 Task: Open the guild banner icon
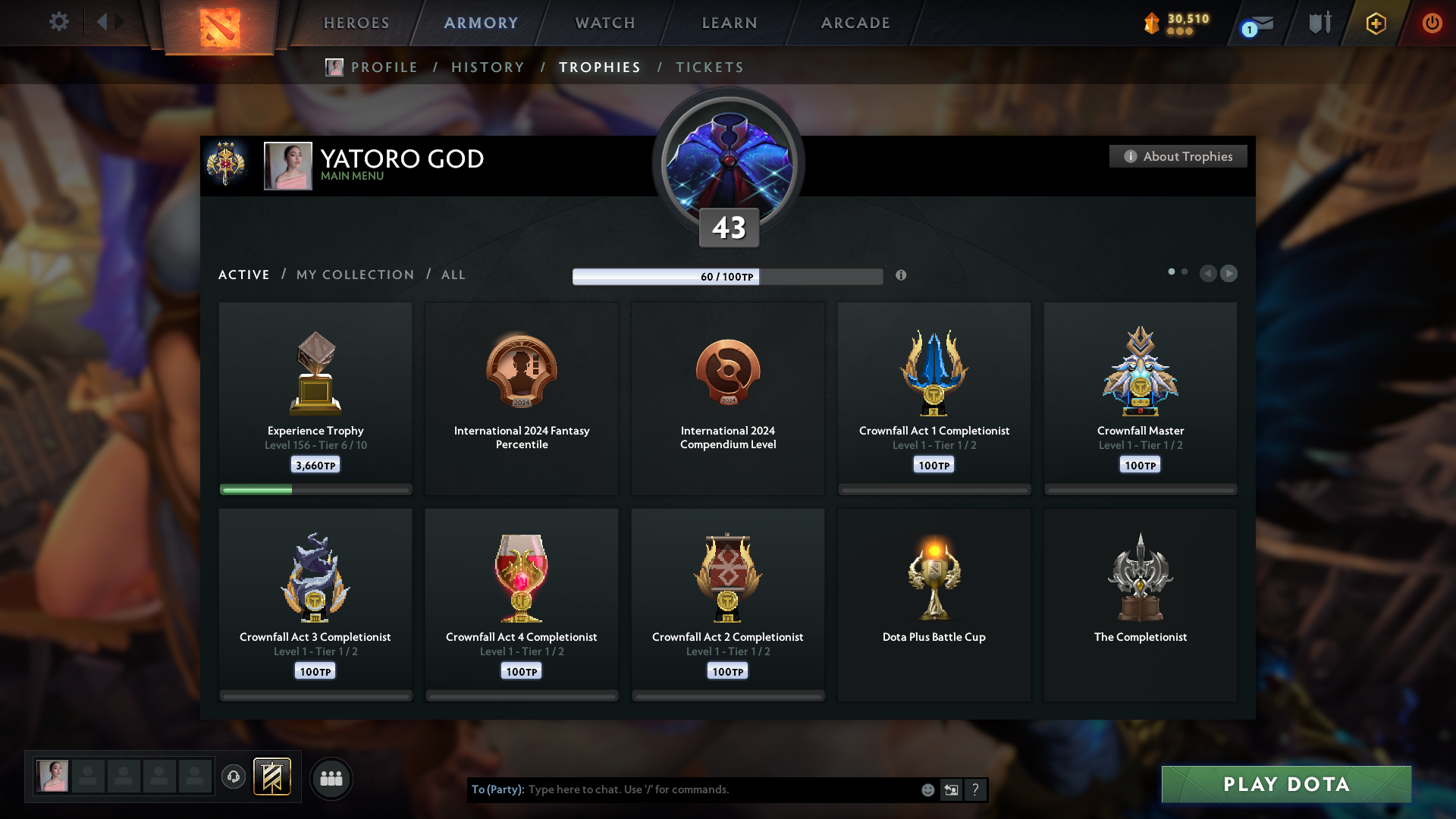tap(273, 777)
